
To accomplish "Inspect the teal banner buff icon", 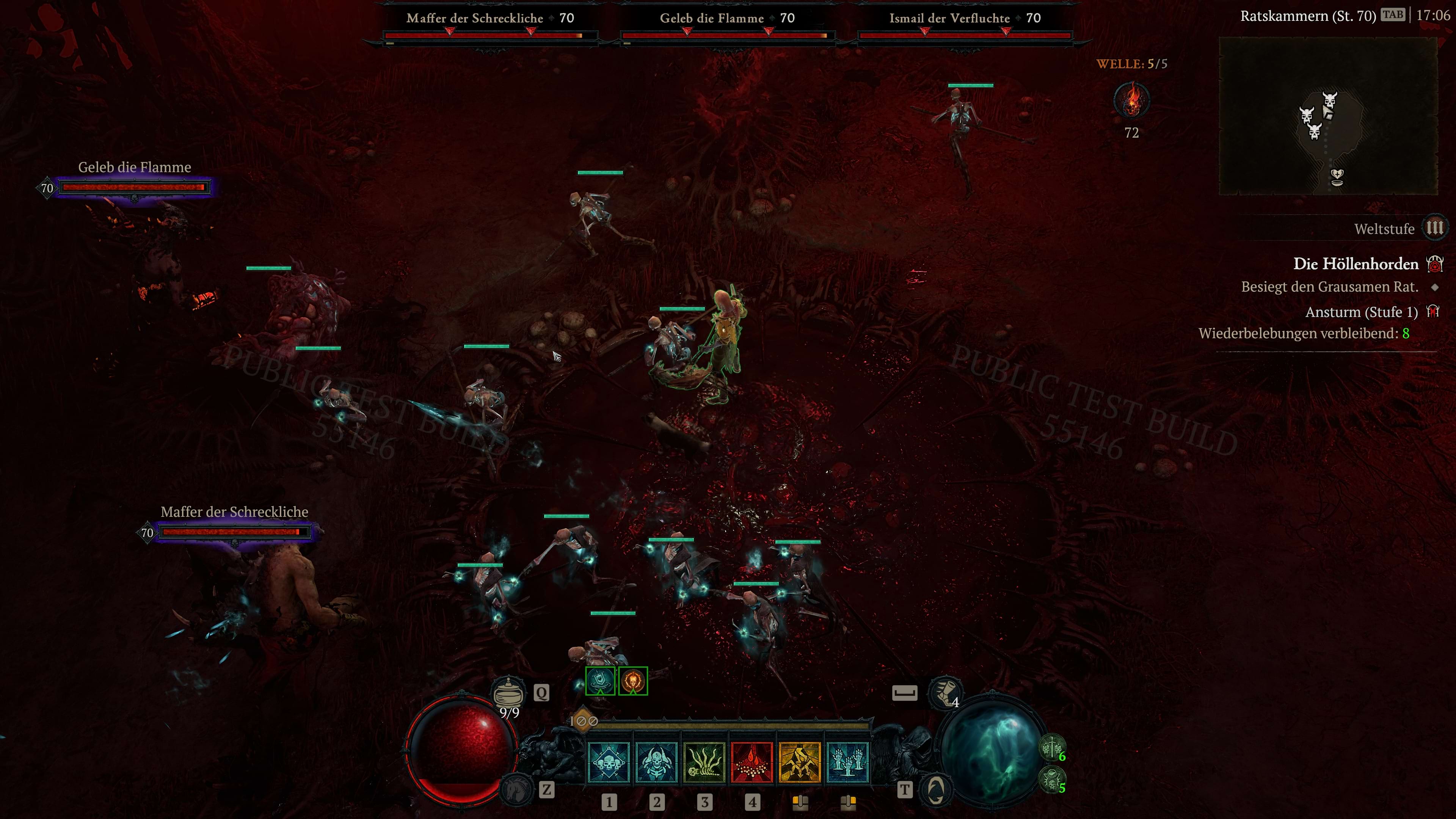I will 600,681.
